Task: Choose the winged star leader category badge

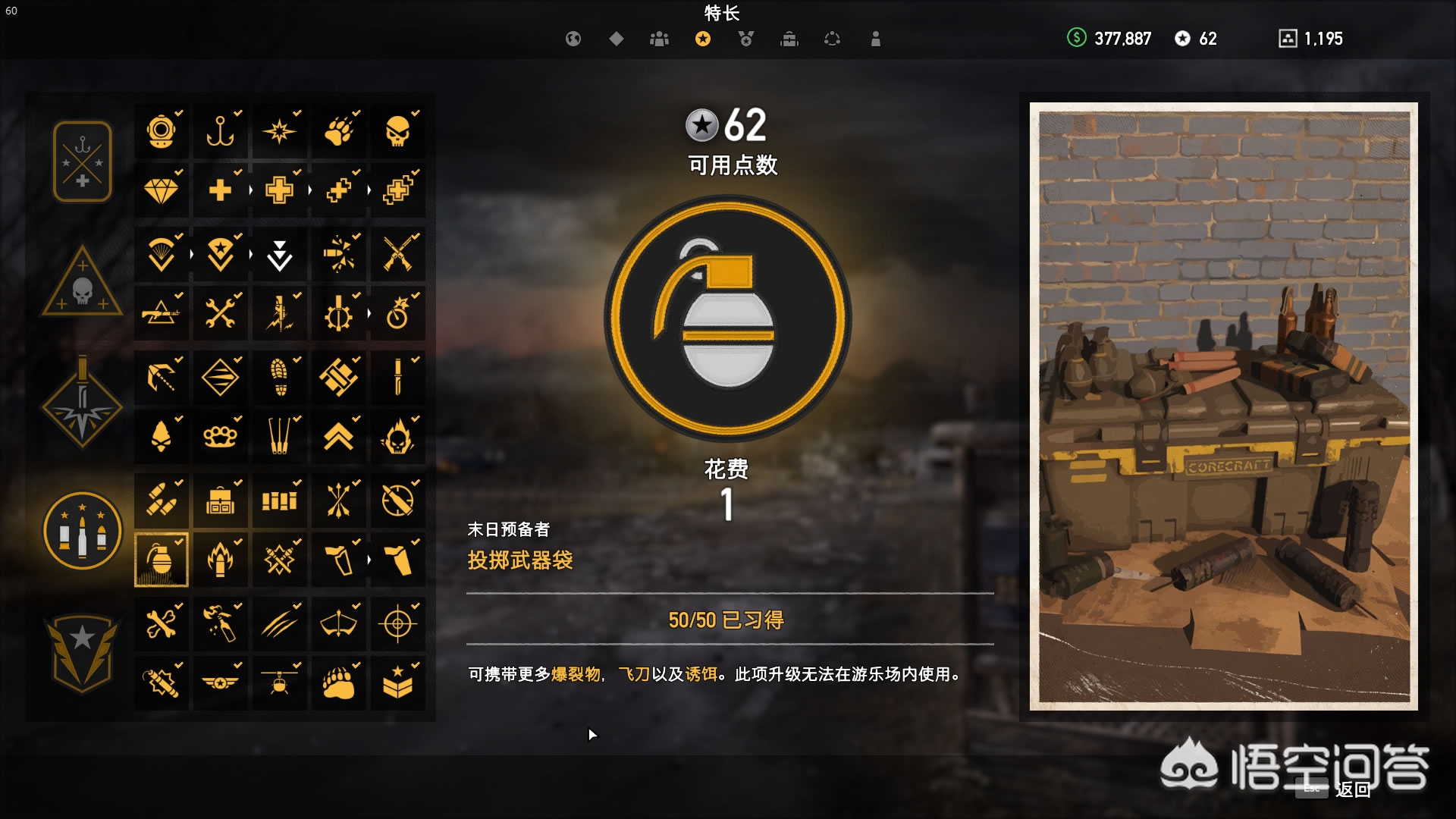Action: [x=83, y=653]
